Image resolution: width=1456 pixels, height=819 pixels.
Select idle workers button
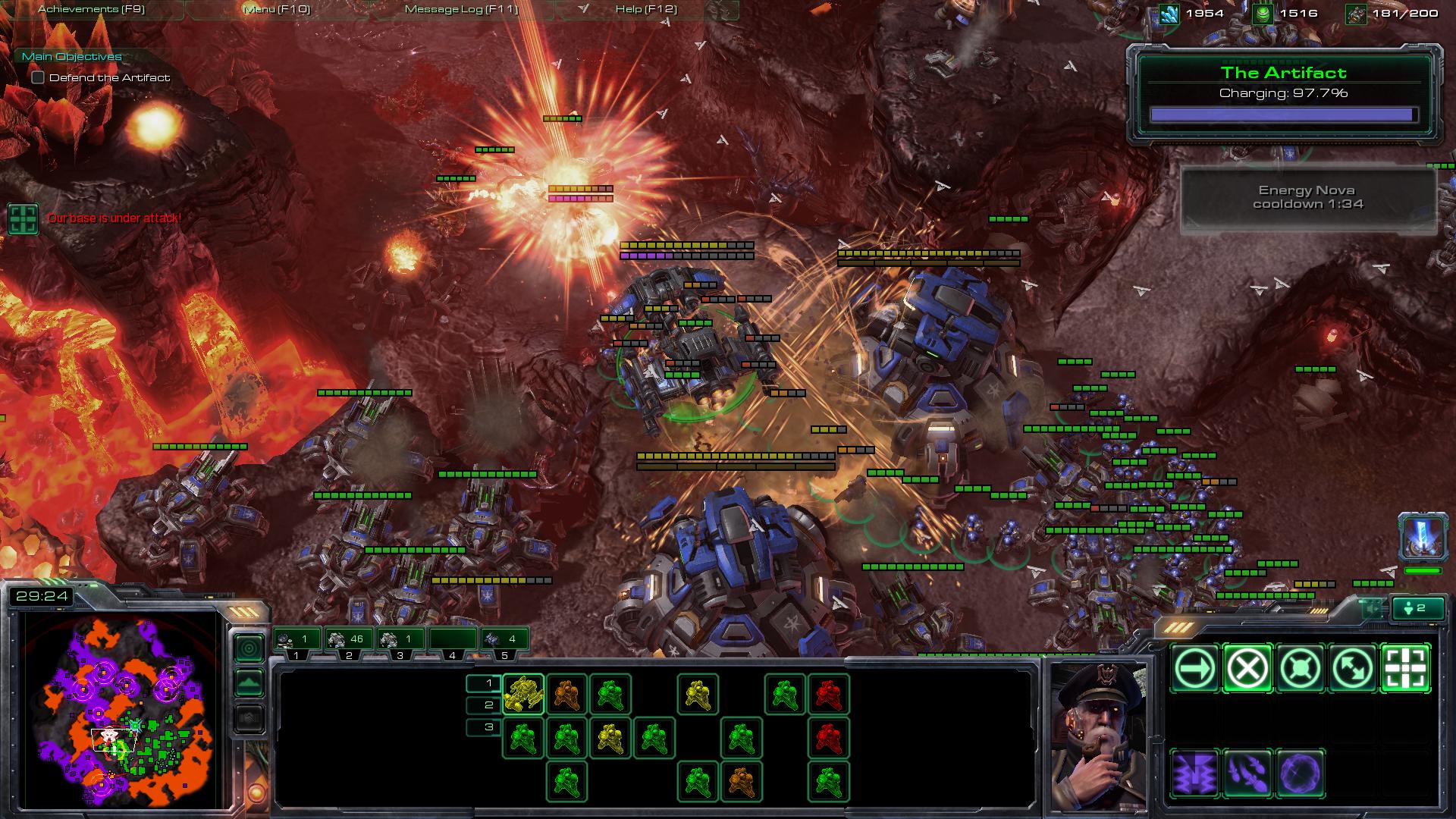coord(1417,608)
